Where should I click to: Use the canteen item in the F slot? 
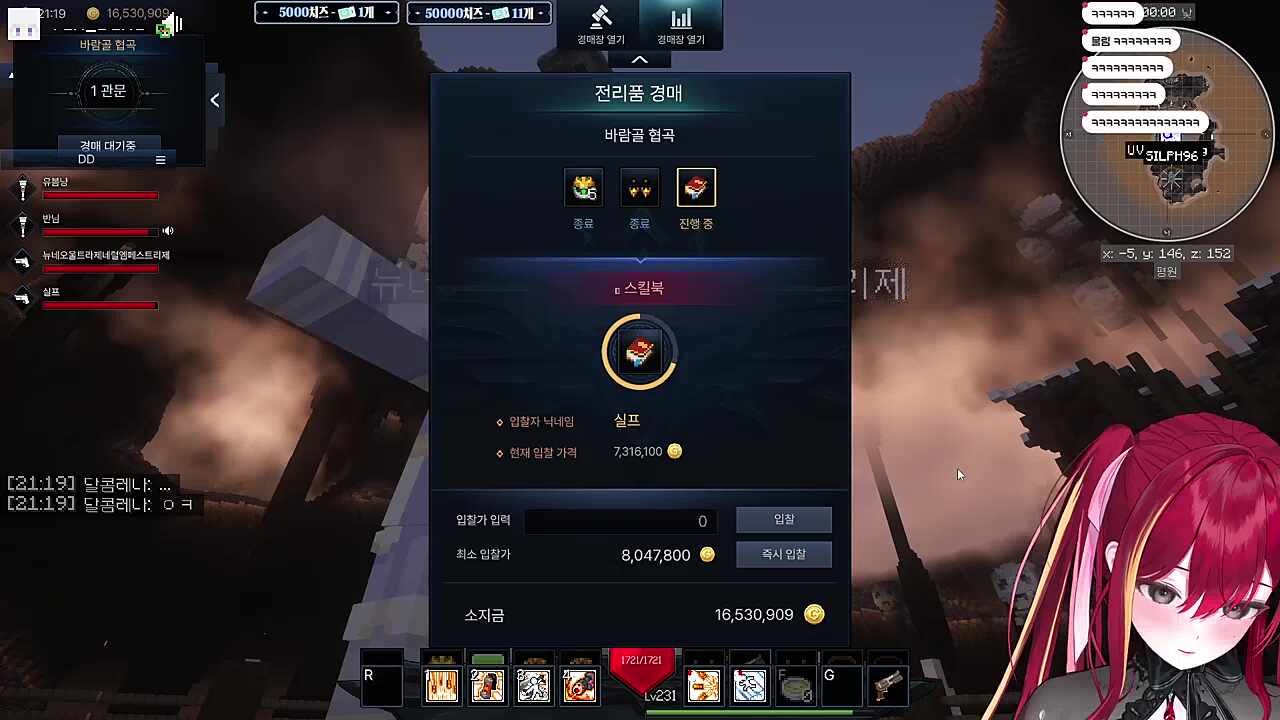tap(795, 685)
